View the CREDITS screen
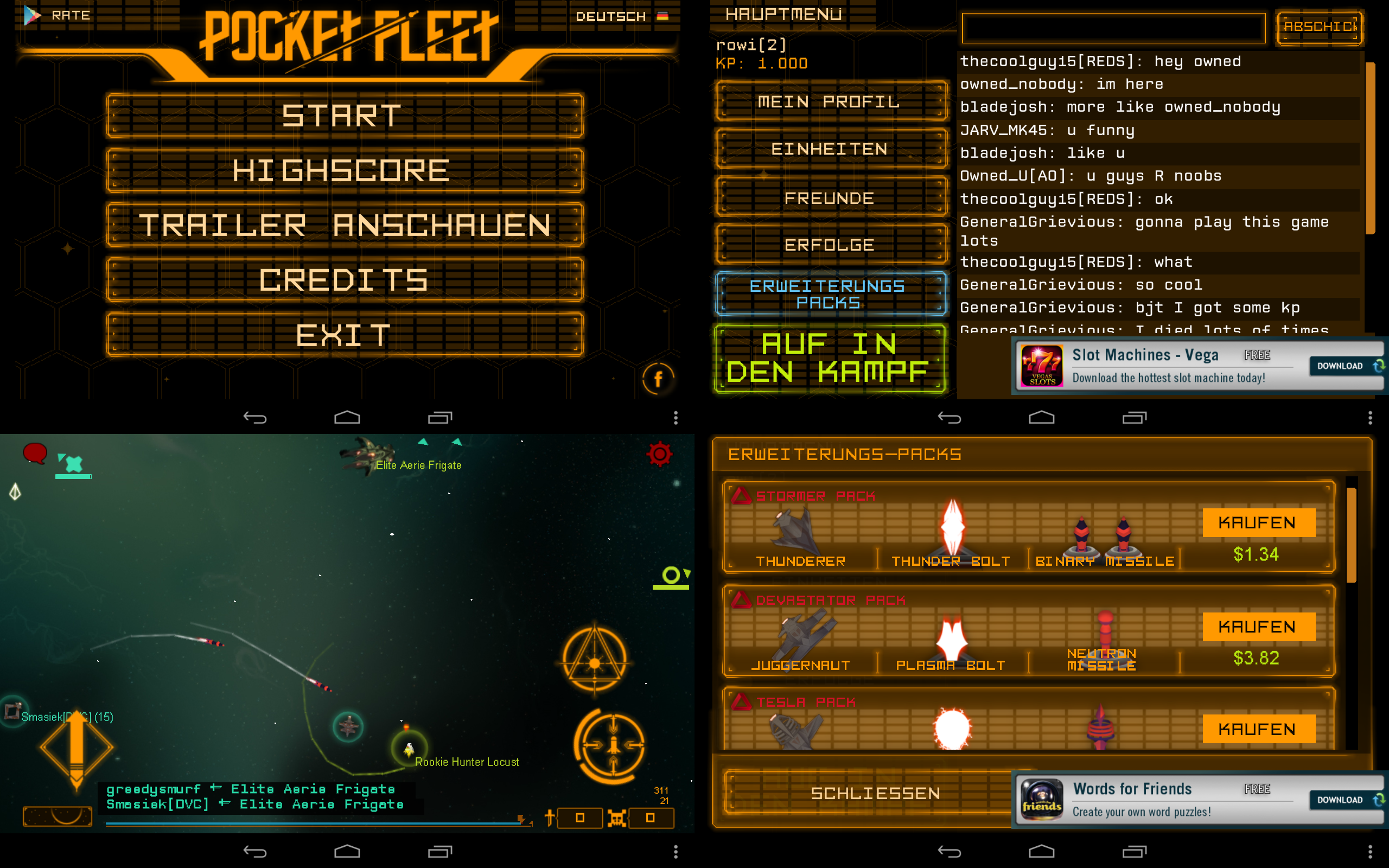Screen dimensions: 1389x868 click(x=345, y=279)
